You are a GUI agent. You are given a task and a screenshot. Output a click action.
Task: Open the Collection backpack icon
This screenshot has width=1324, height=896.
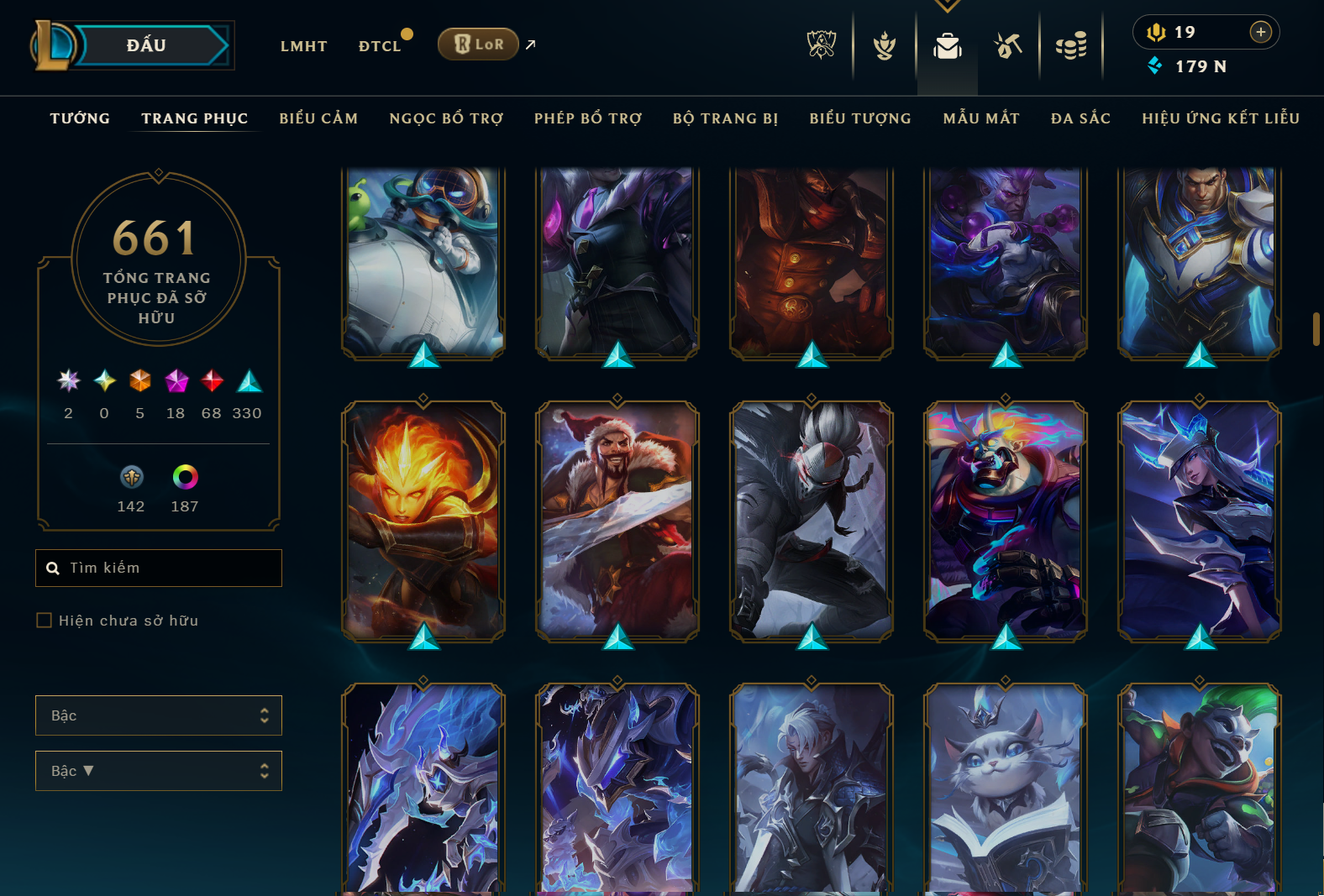pyautogui.click(x=947, y=46)
